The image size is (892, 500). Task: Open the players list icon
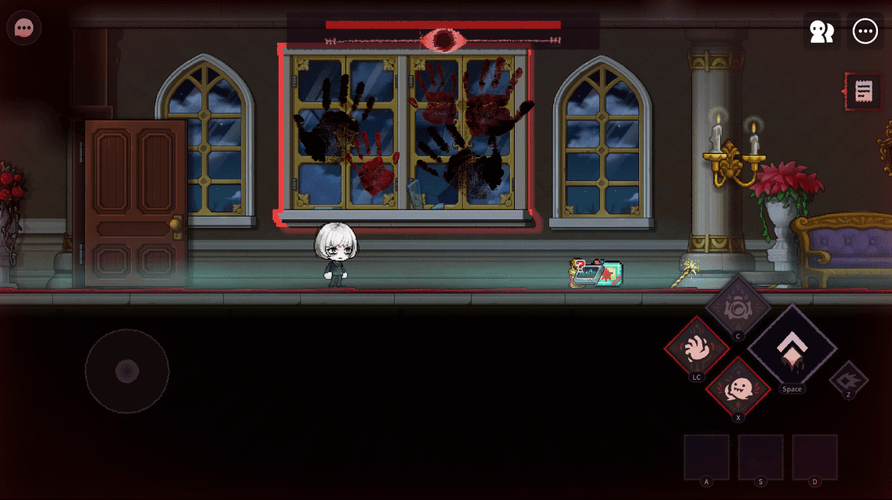pos(821,31)
